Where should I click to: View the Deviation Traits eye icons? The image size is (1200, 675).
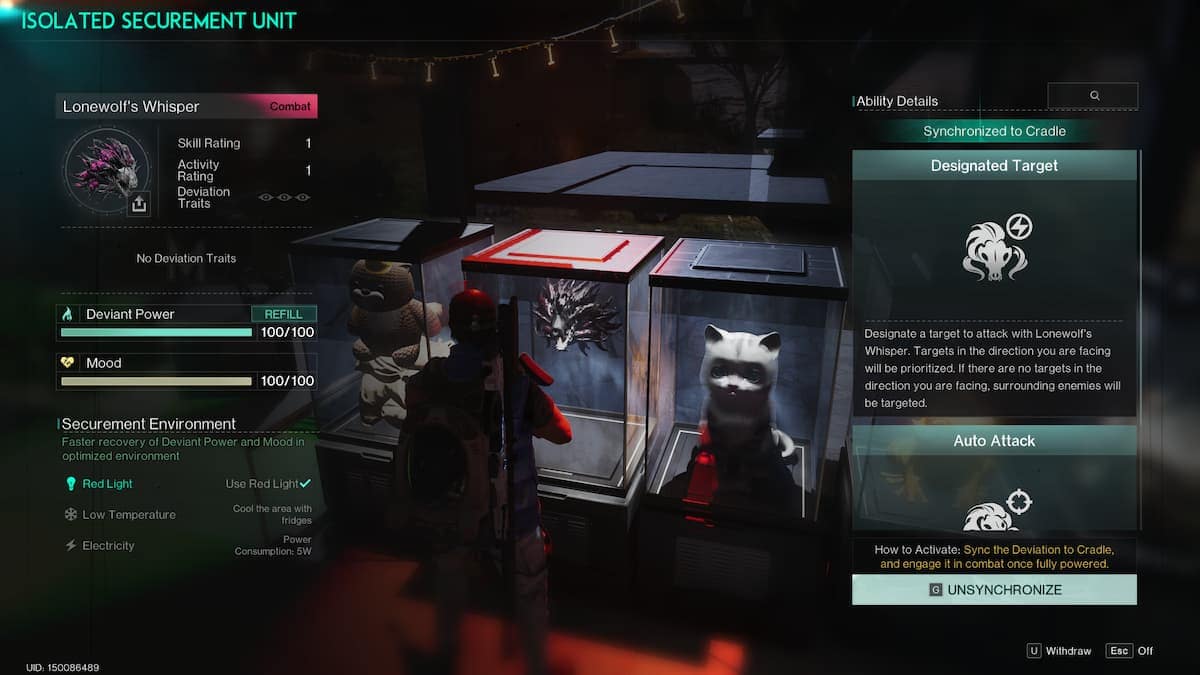tap(285, 197)
